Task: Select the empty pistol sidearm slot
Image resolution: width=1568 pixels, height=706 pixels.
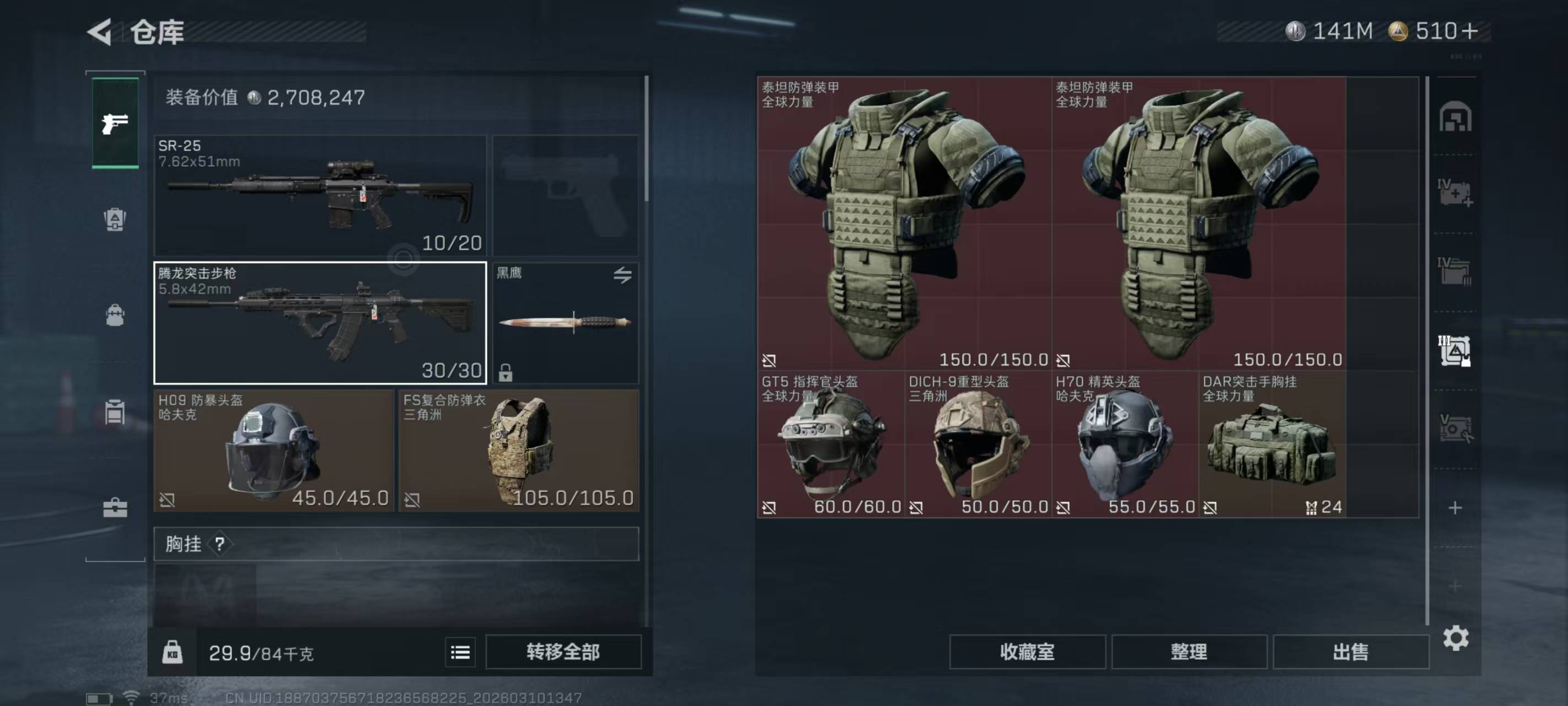Action: (565, 196)
